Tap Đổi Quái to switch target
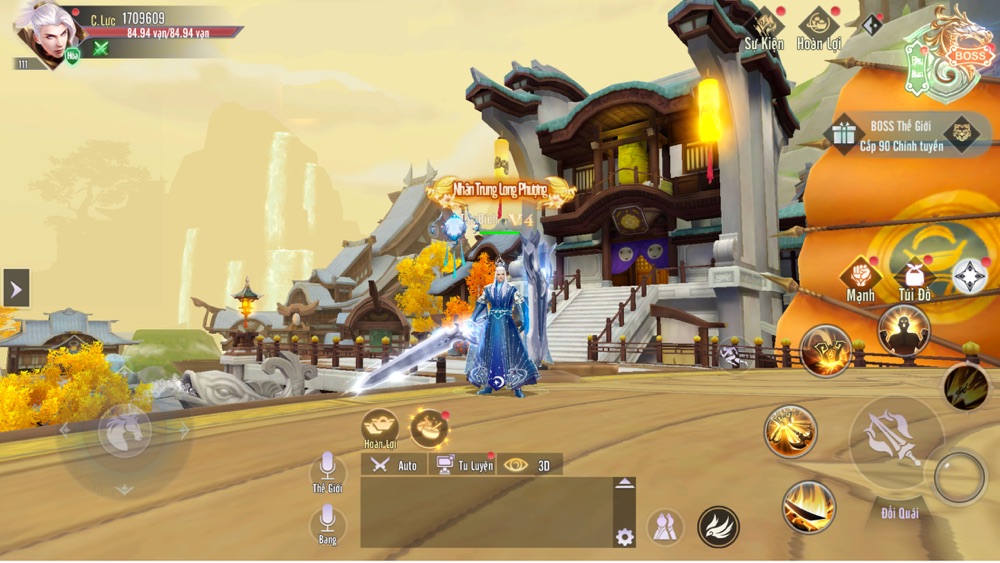 [x=900, y=513]
